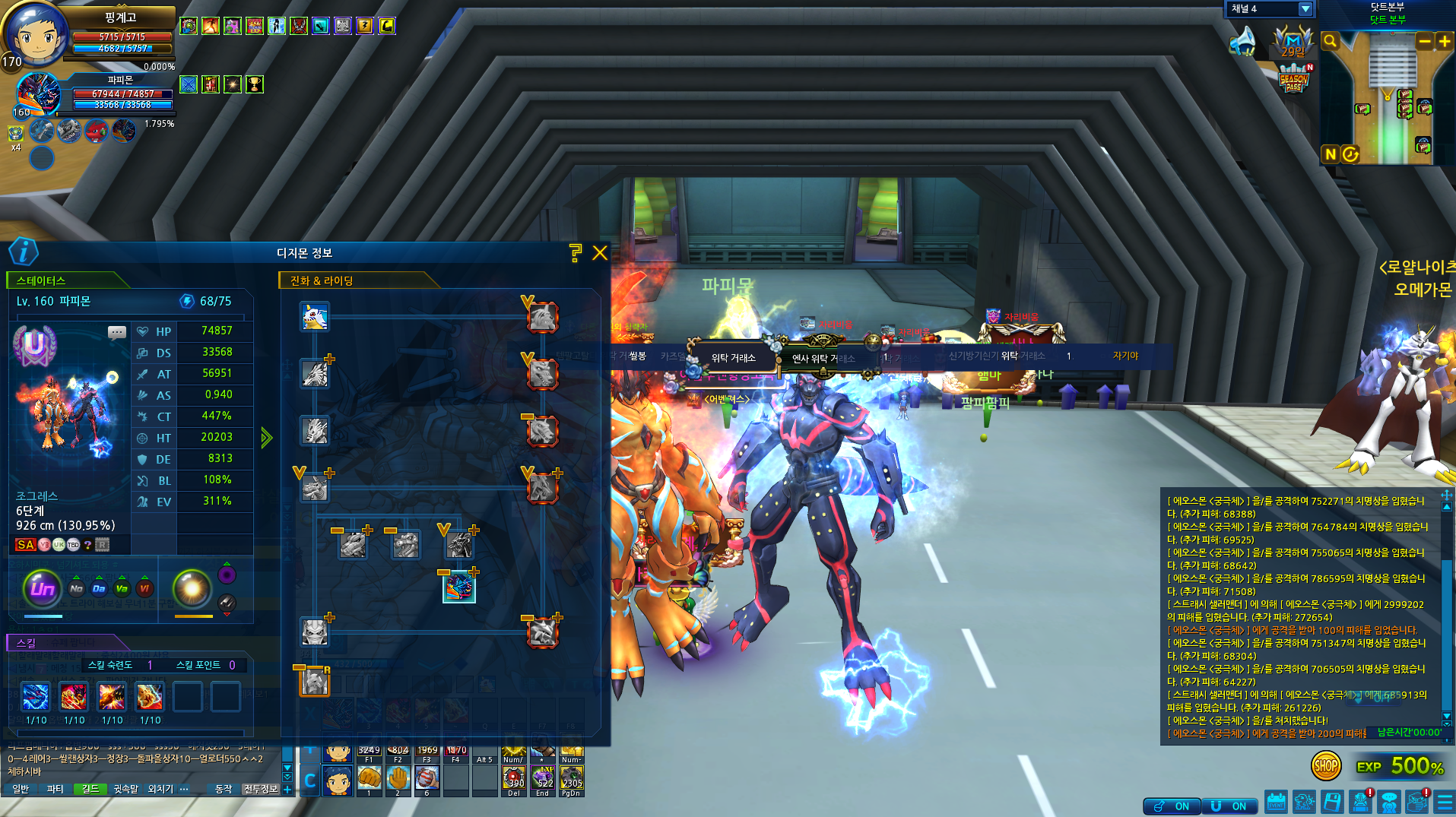The height and width of the screenshot is (817, 1456).
Task: Open the main menu hamburger icon
Action: [x=1445, y=803]
